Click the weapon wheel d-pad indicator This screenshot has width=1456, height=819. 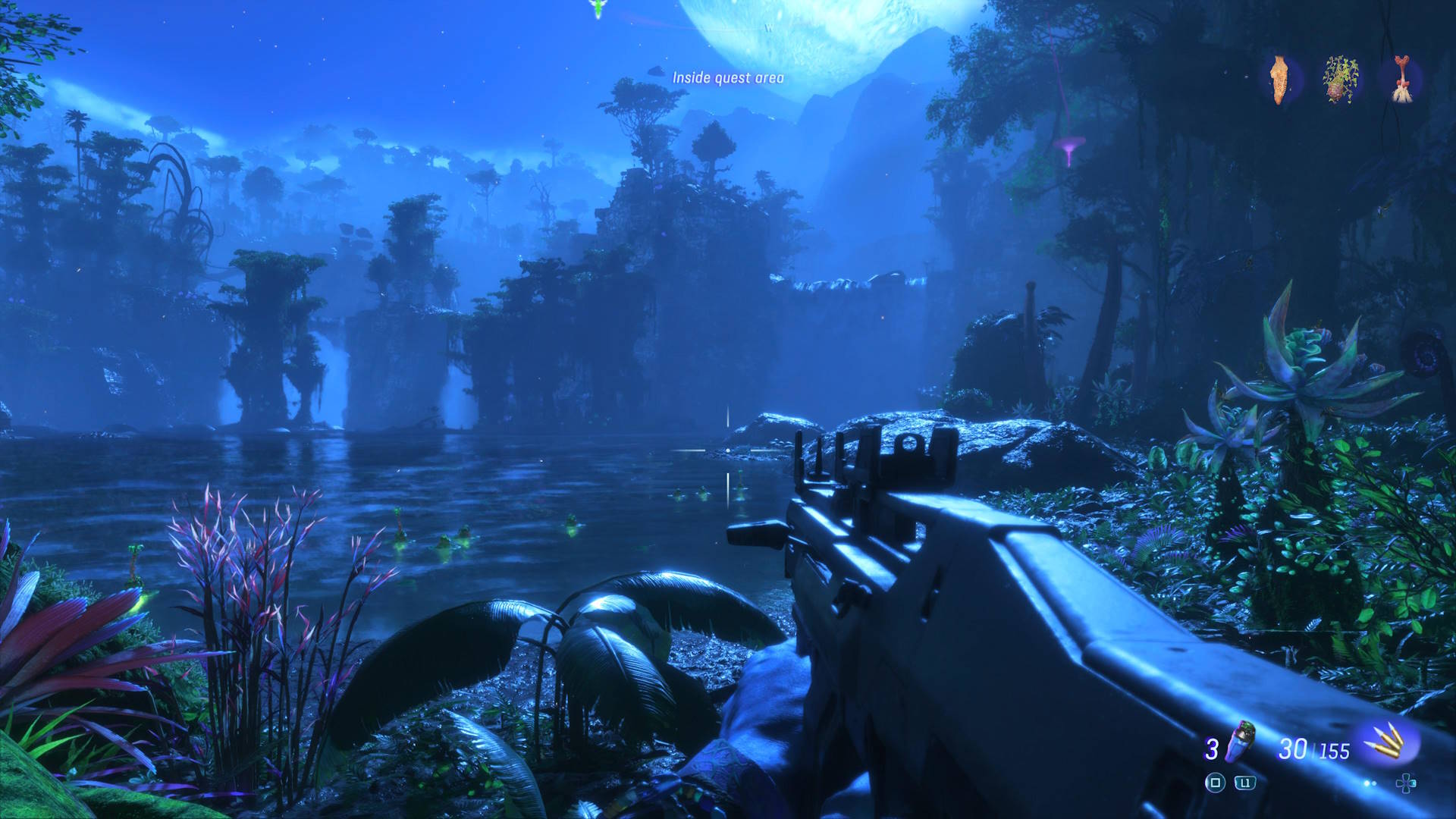(x=1405, y=783)
